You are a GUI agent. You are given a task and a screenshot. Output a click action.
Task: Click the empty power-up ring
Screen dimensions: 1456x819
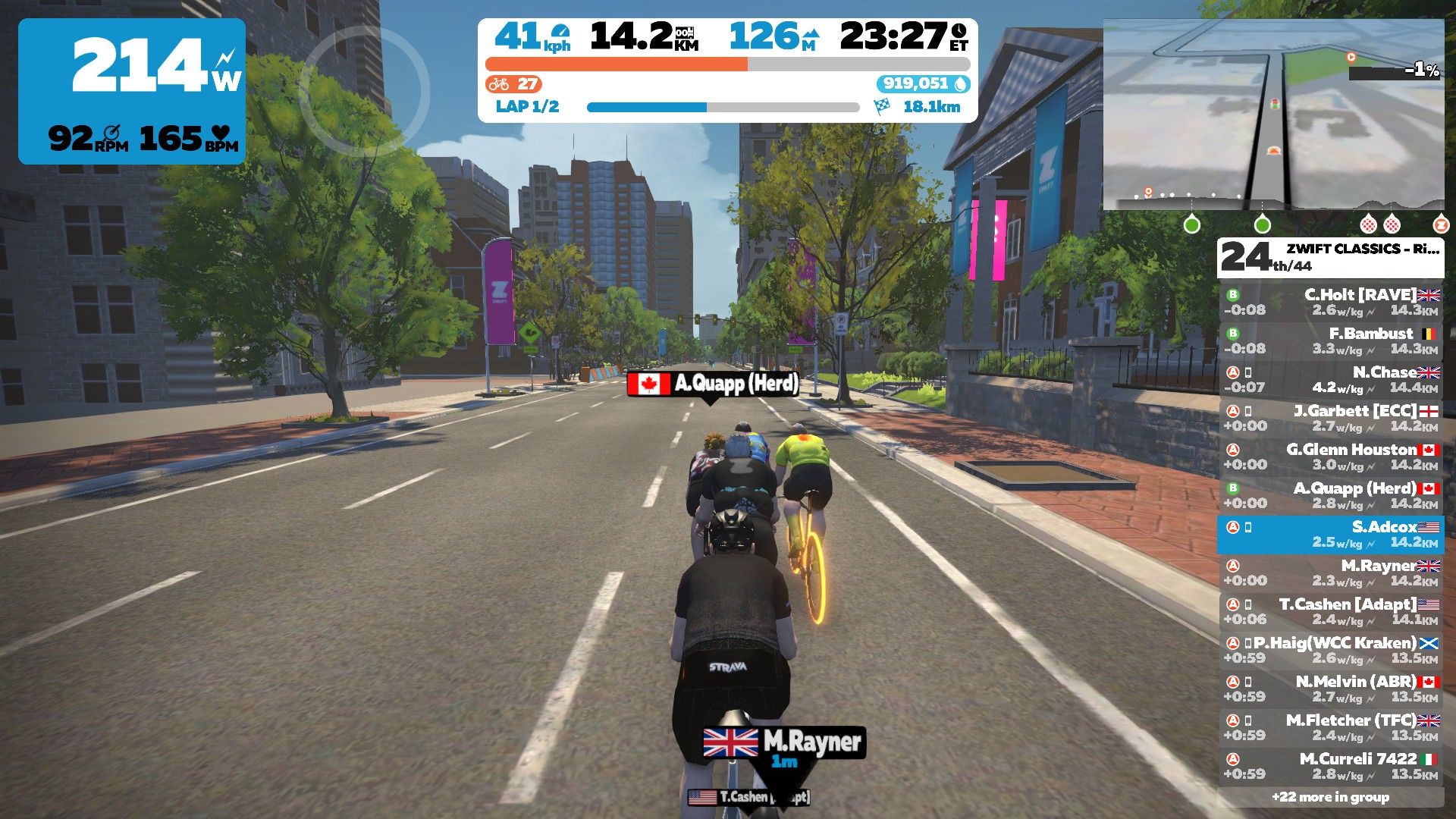[365, 91]
